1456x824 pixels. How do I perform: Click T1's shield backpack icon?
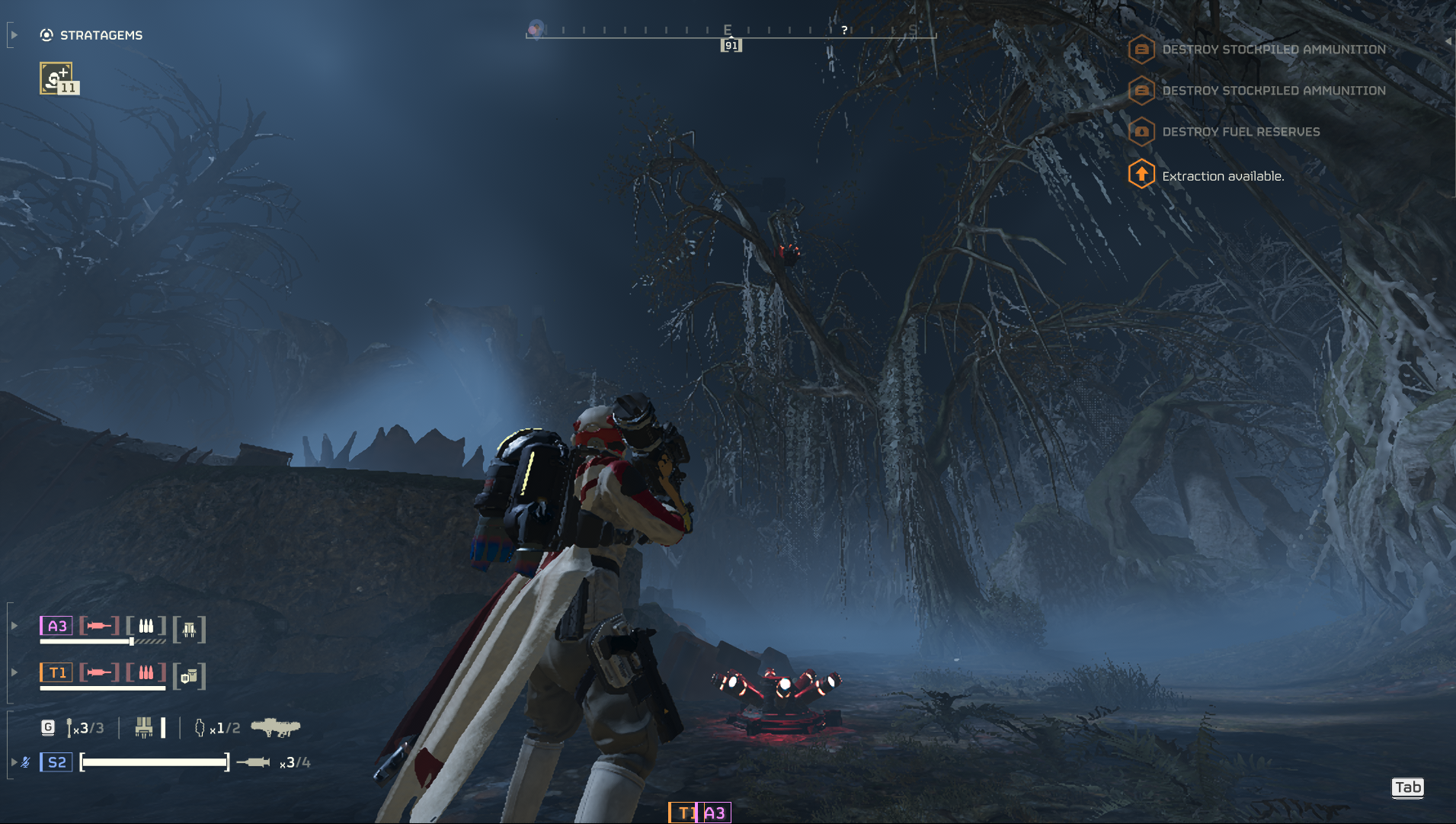click(x=189, y=676)
